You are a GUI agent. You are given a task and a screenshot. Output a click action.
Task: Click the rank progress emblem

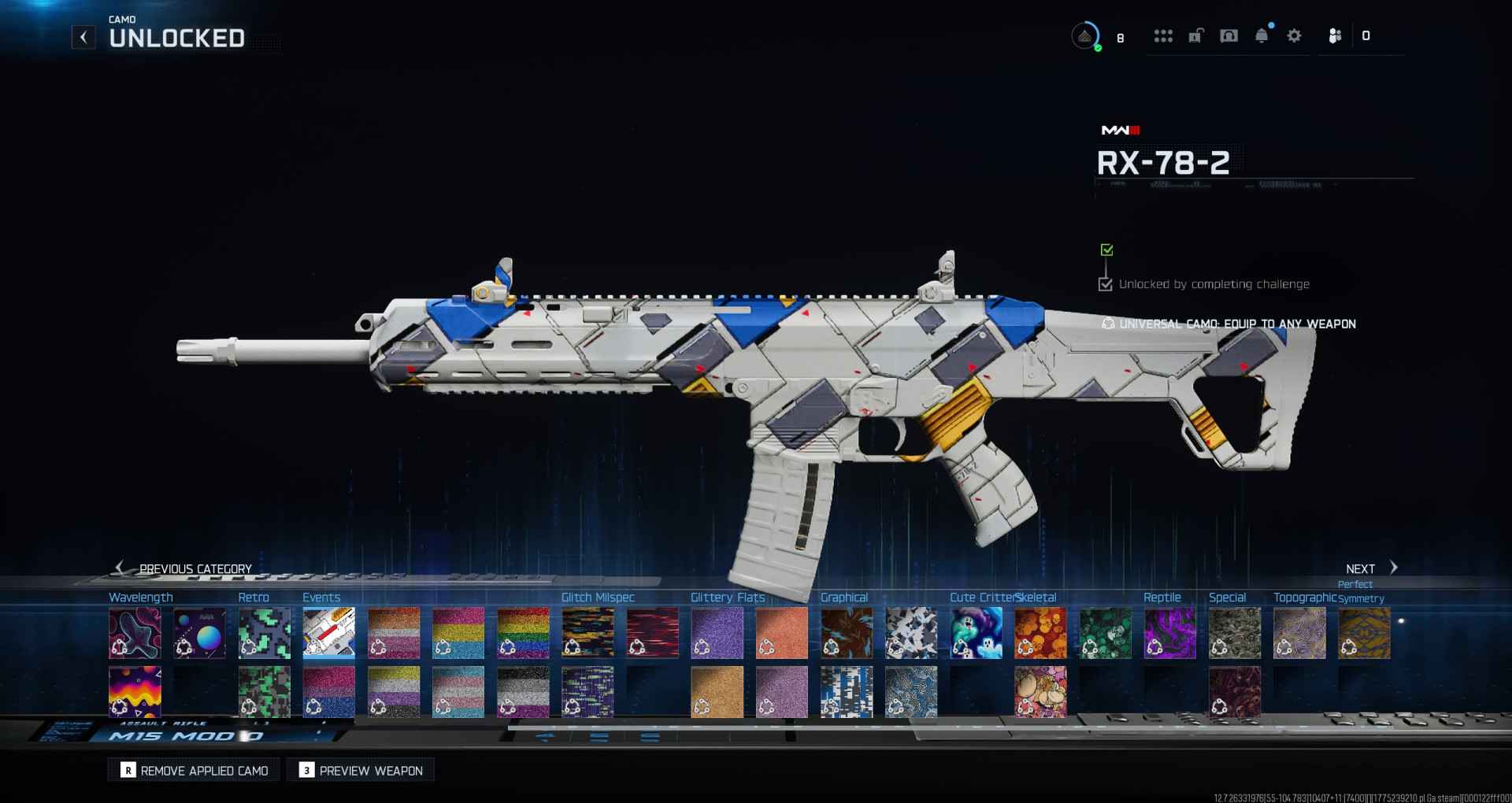coord(1085,35)
